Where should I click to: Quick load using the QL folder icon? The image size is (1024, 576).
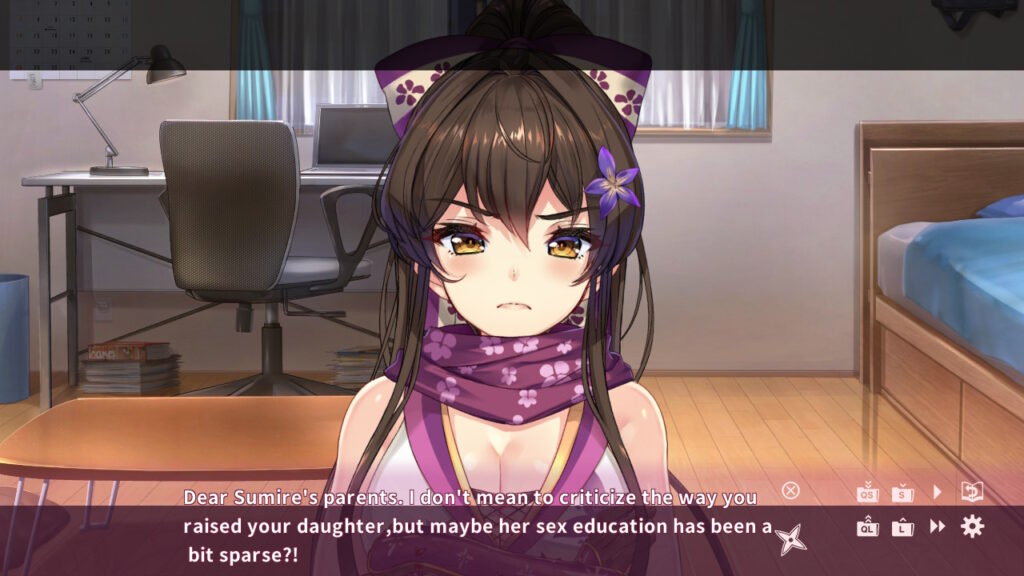pyautogui.click(x=867, y=526)
